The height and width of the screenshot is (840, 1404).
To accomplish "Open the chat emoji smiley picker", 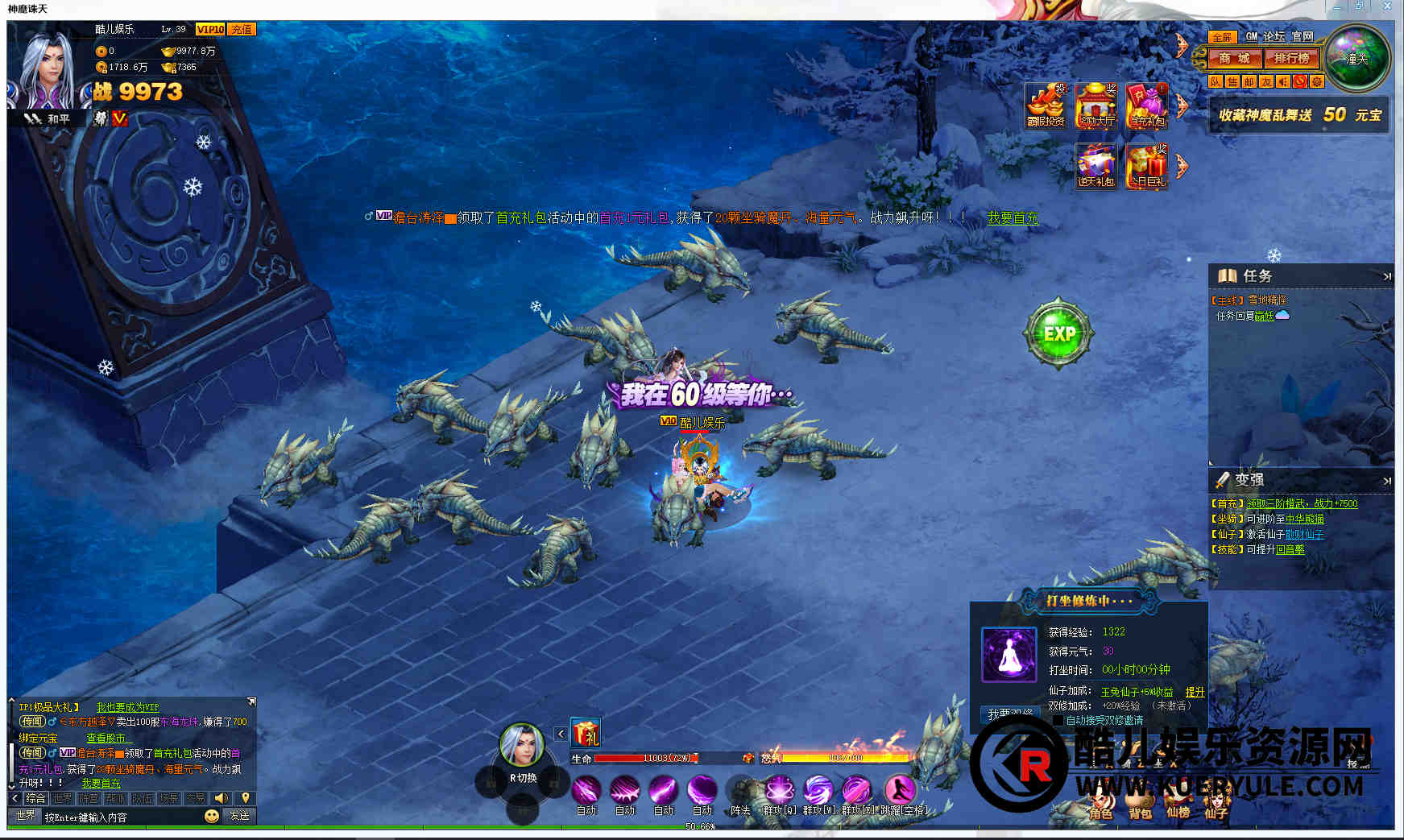I will 211,816.
